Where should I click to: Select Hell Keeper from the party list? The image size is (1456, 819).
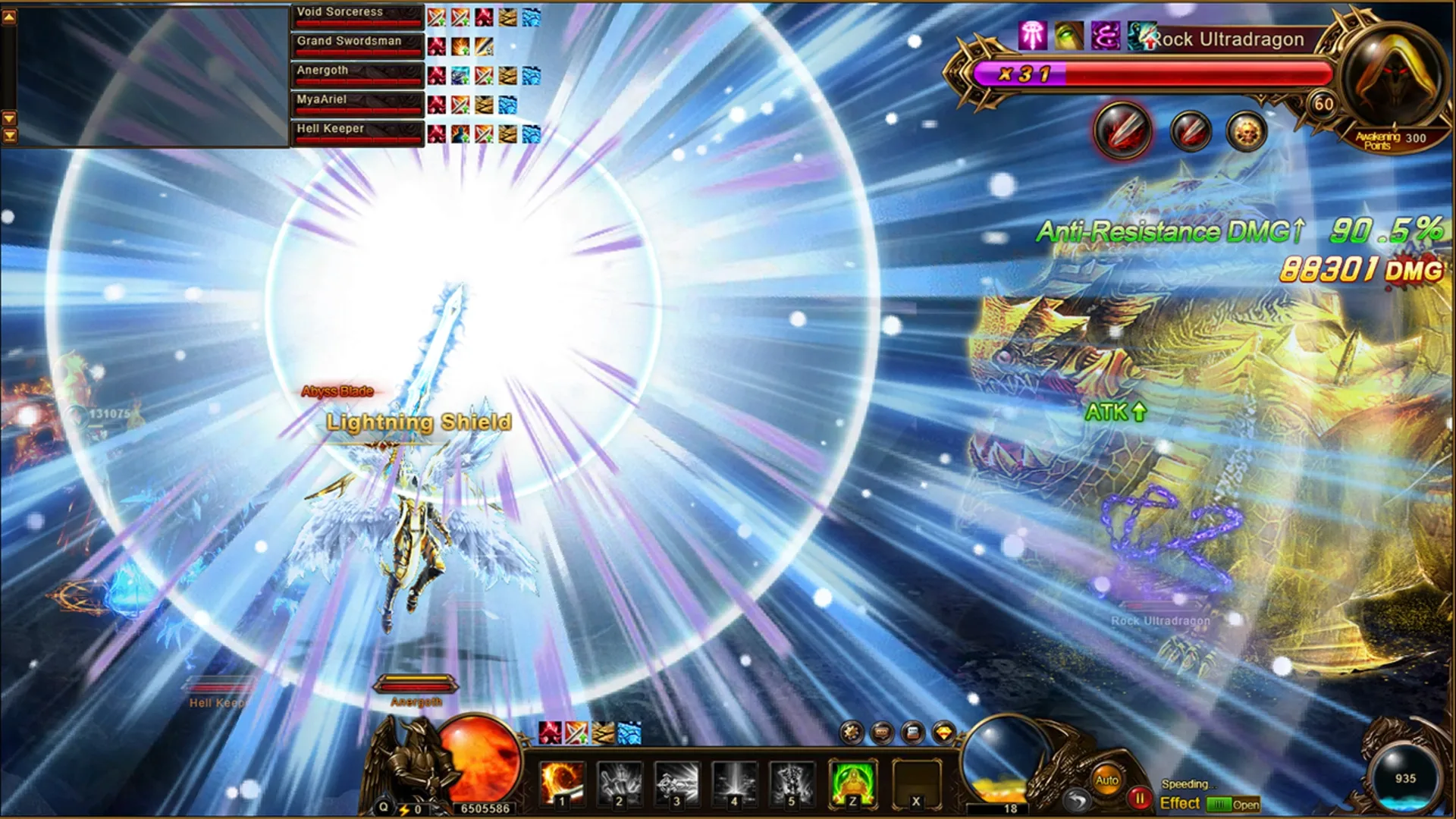[x=356, y=129]
